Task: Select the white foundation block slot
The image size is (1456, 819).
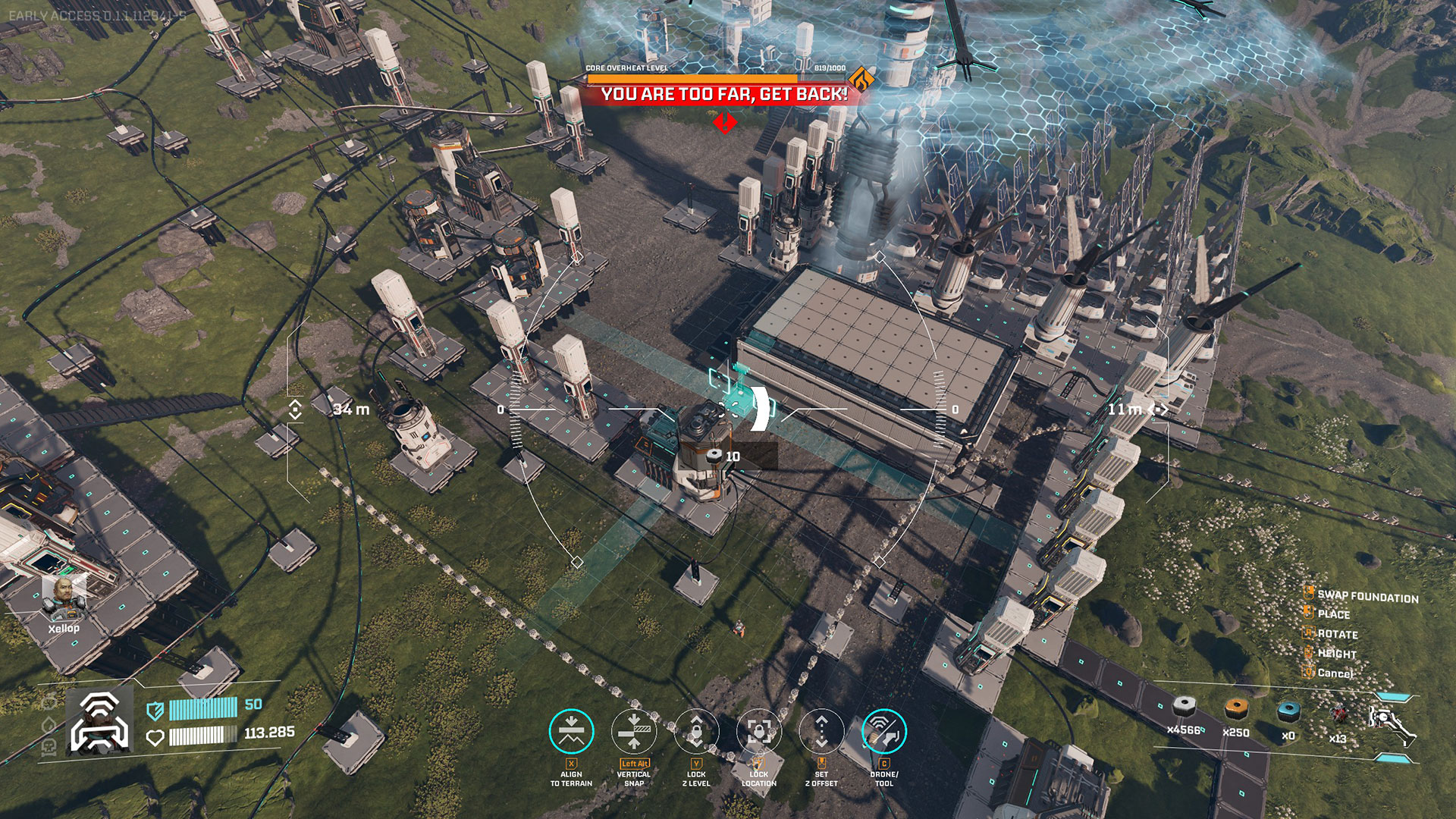Action: (1185, 708)
